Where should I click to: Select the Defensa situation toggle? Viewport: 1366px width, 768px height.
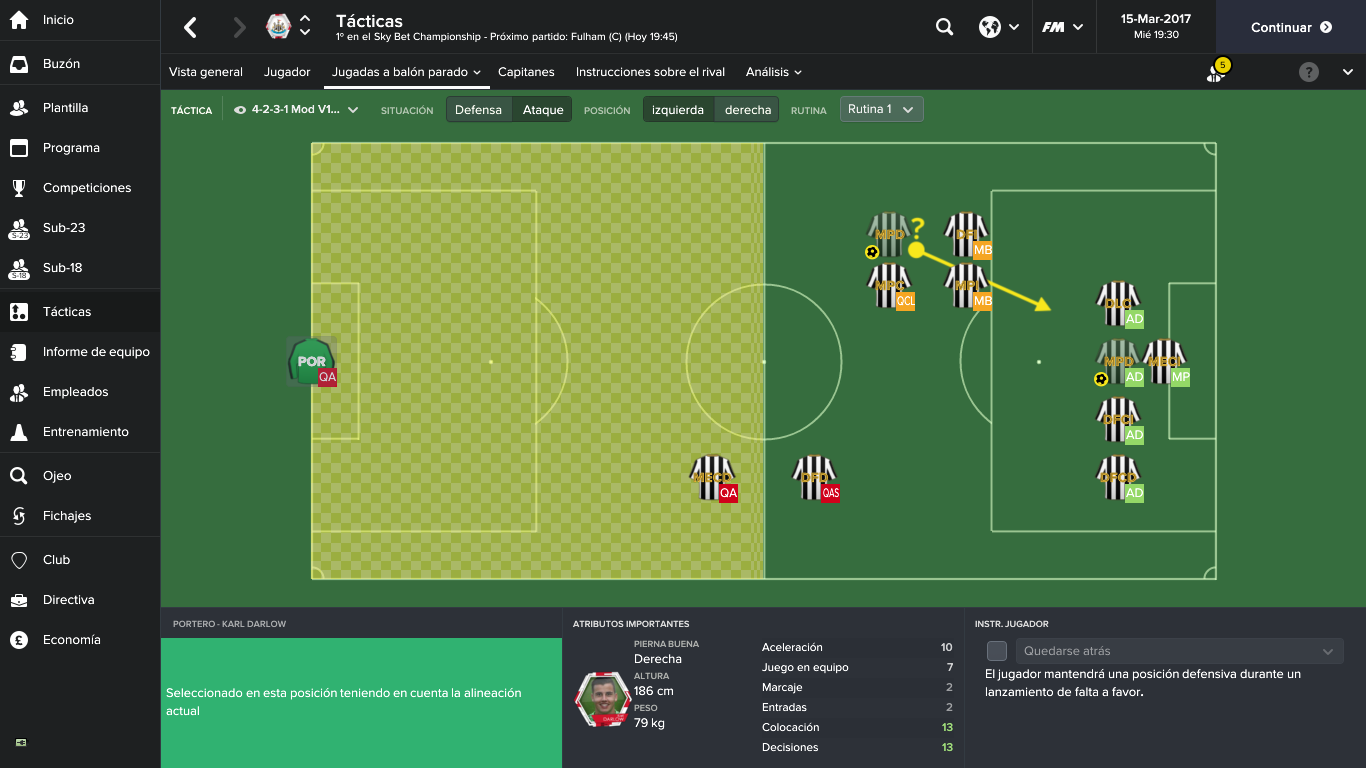coord(478,110)
